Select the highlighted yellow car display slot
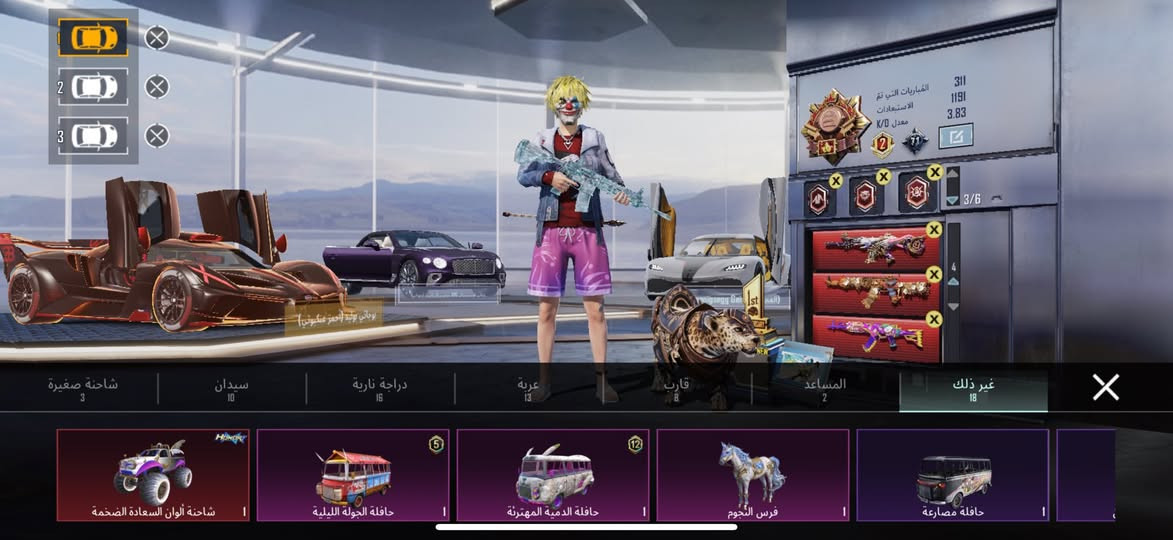Viewport: 1173px width, 540px height. point(93,38)
